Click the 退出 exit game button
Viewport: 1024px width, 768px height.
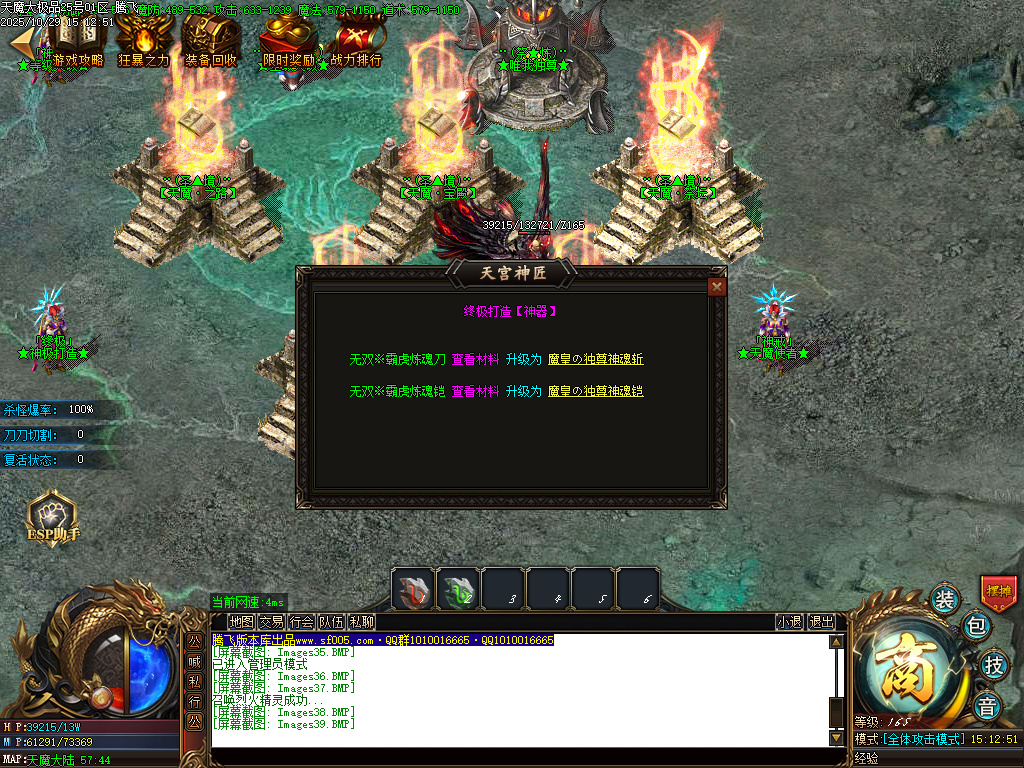pos(821,622)
